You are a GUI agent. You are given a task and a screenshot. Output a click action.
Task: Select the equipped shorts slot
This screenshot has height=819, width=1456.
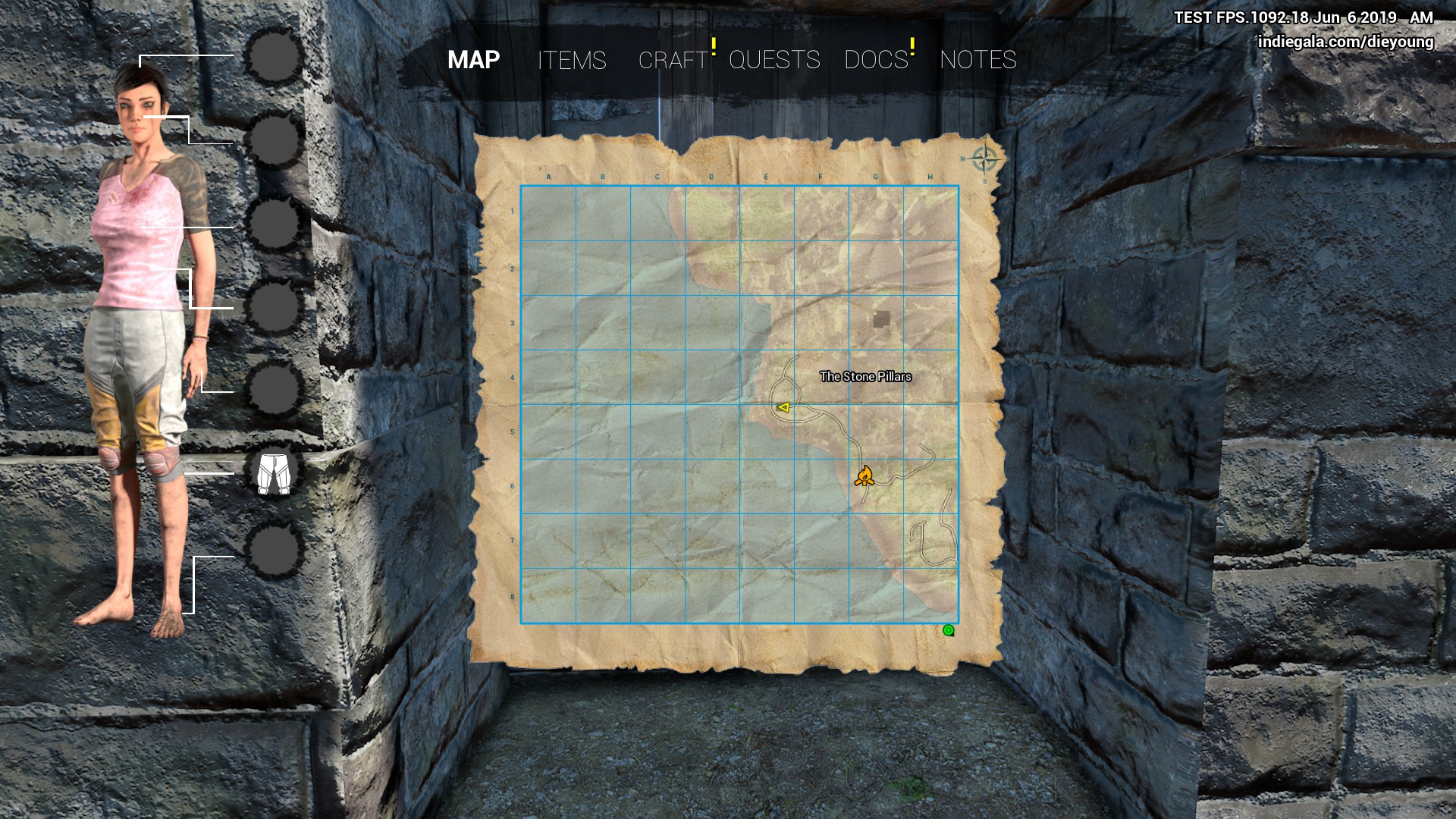[x=274, y=474]
